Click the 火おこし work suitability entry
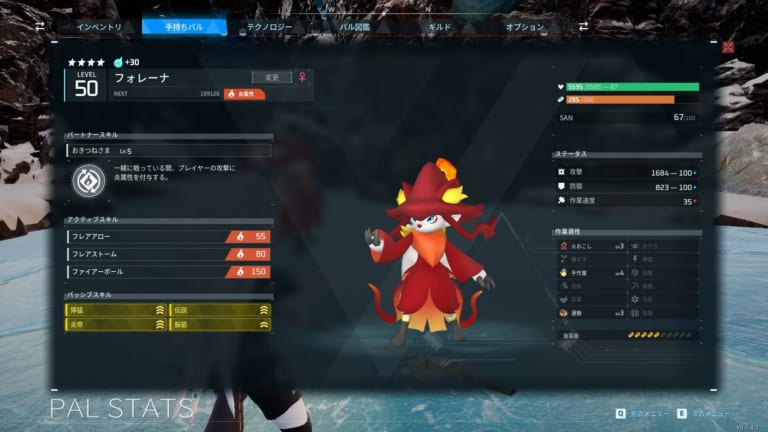768x432 pixels. tap(592, 245)
